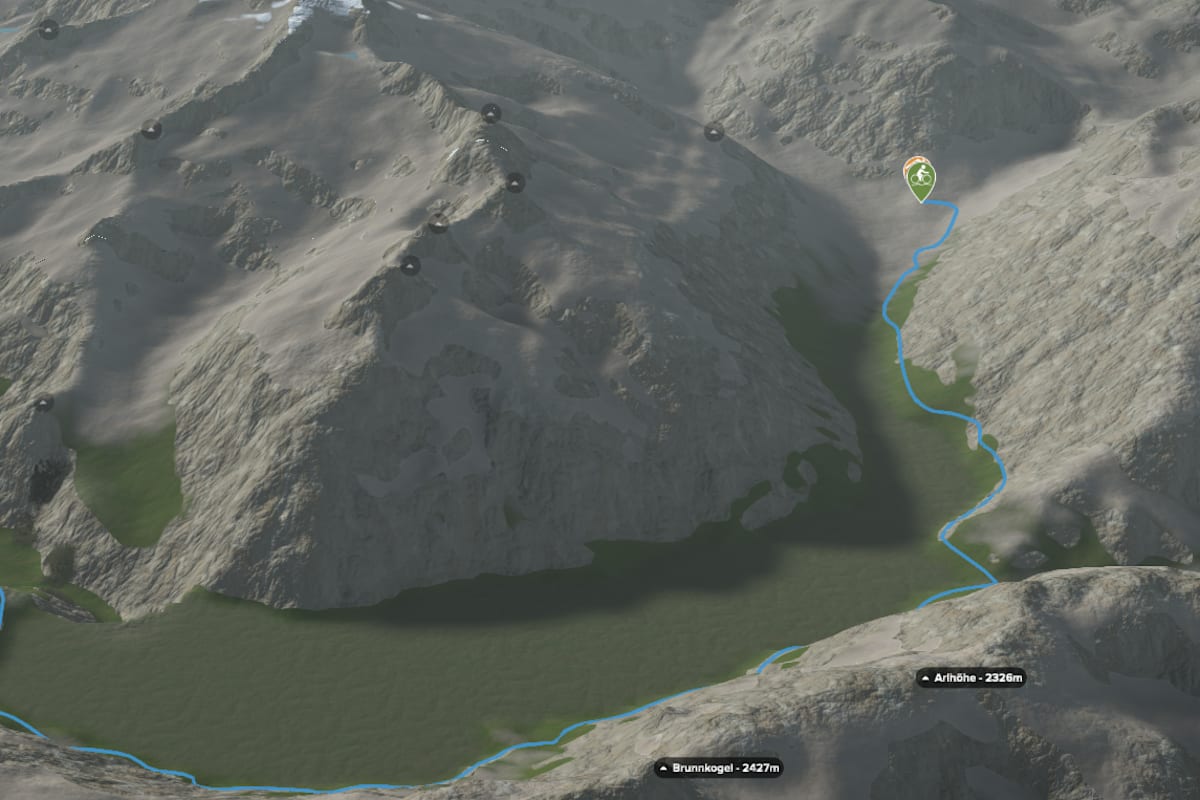Image resolution: width=1200 pixels, height=800 pixels.
Task: Open the Brunnkogel - 2427m peak label
Action: (718, 768)
